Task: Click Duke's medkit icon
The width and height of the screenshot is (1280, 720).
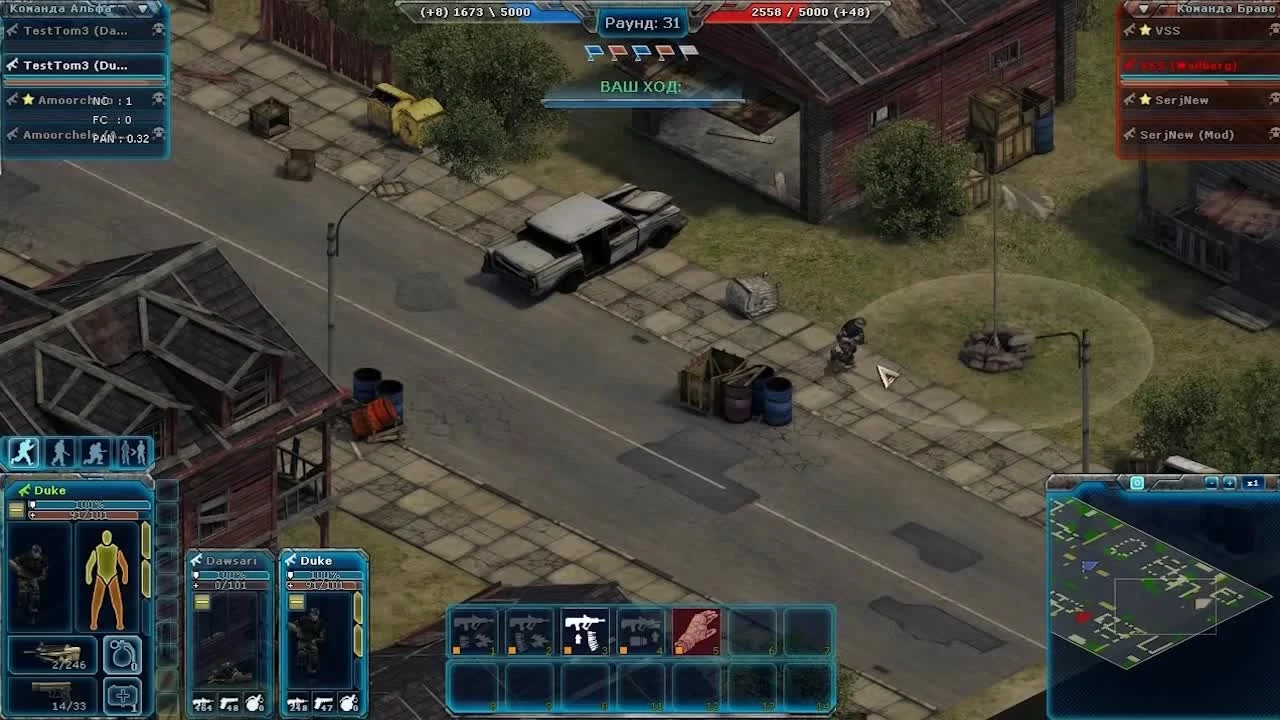Action: pos(123,695)
